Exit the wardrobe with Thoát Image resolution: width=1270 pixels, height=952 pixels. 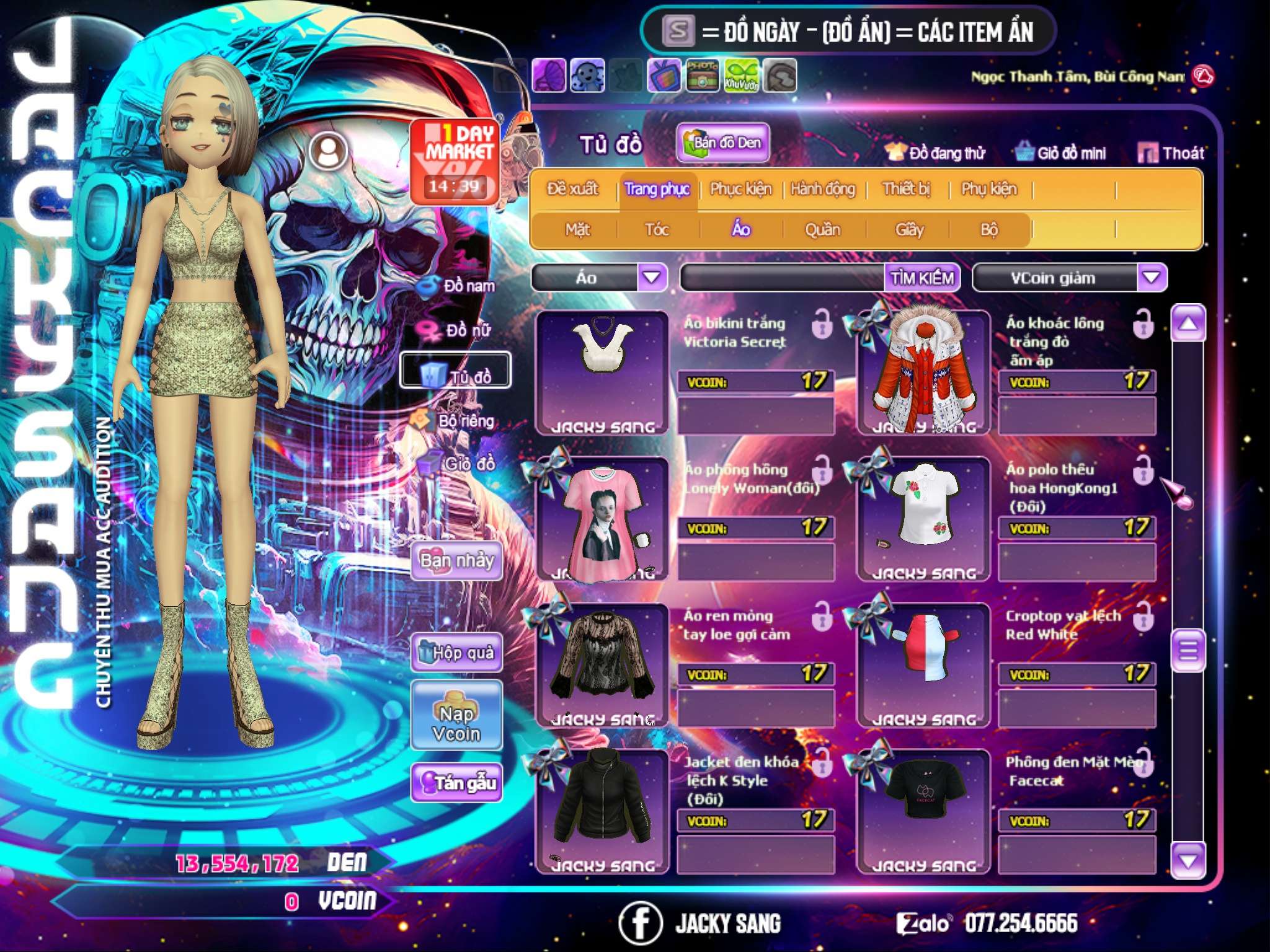pos(1171,152)
